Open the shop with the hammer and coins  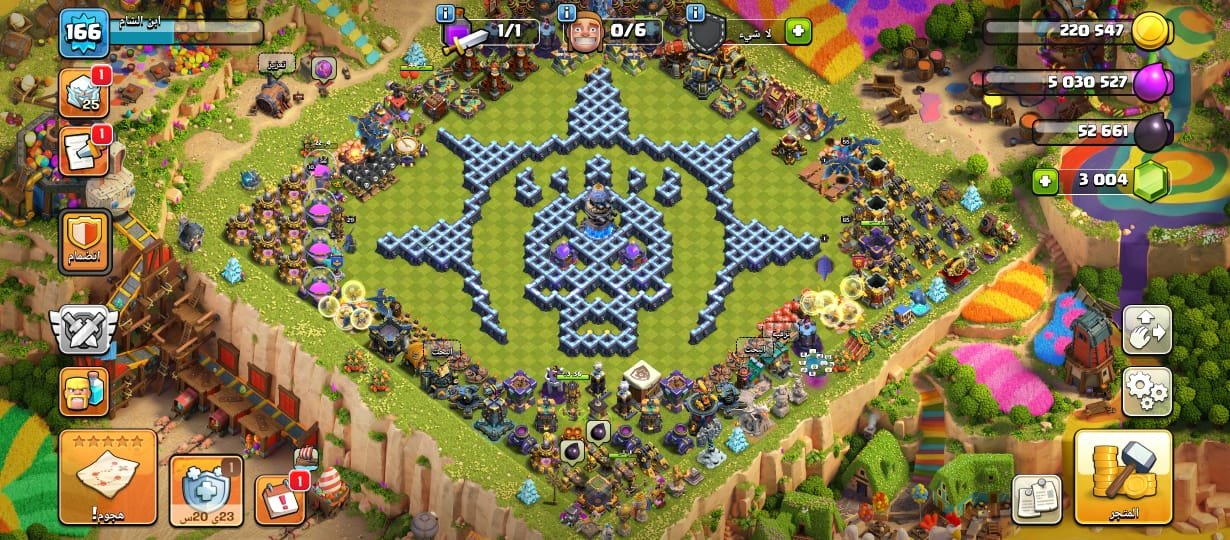[x=1123, y=477]
